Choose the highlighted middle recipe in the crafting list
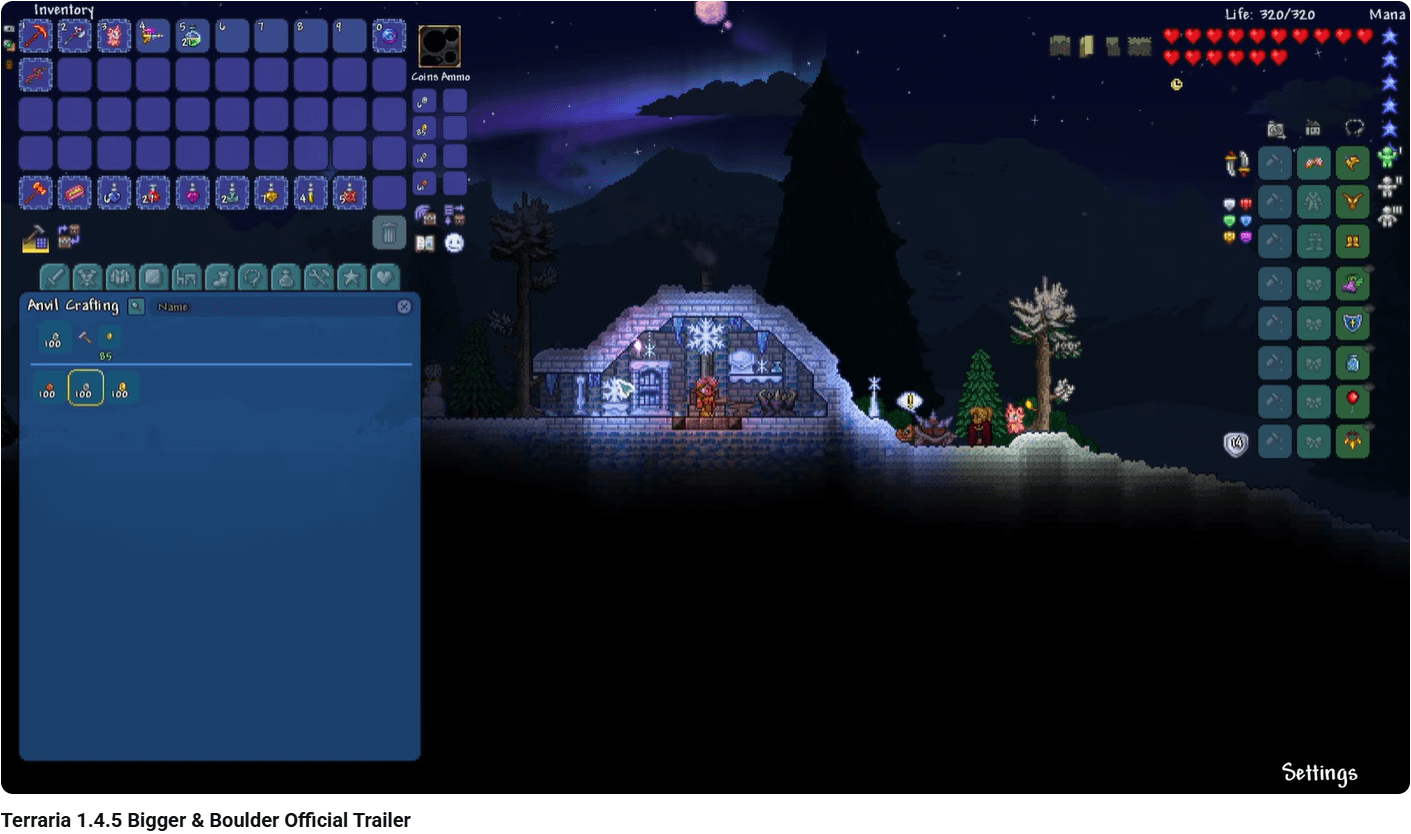Image resolution: width=1411 pixels, height=834 pixels. (x=85, y=388)
